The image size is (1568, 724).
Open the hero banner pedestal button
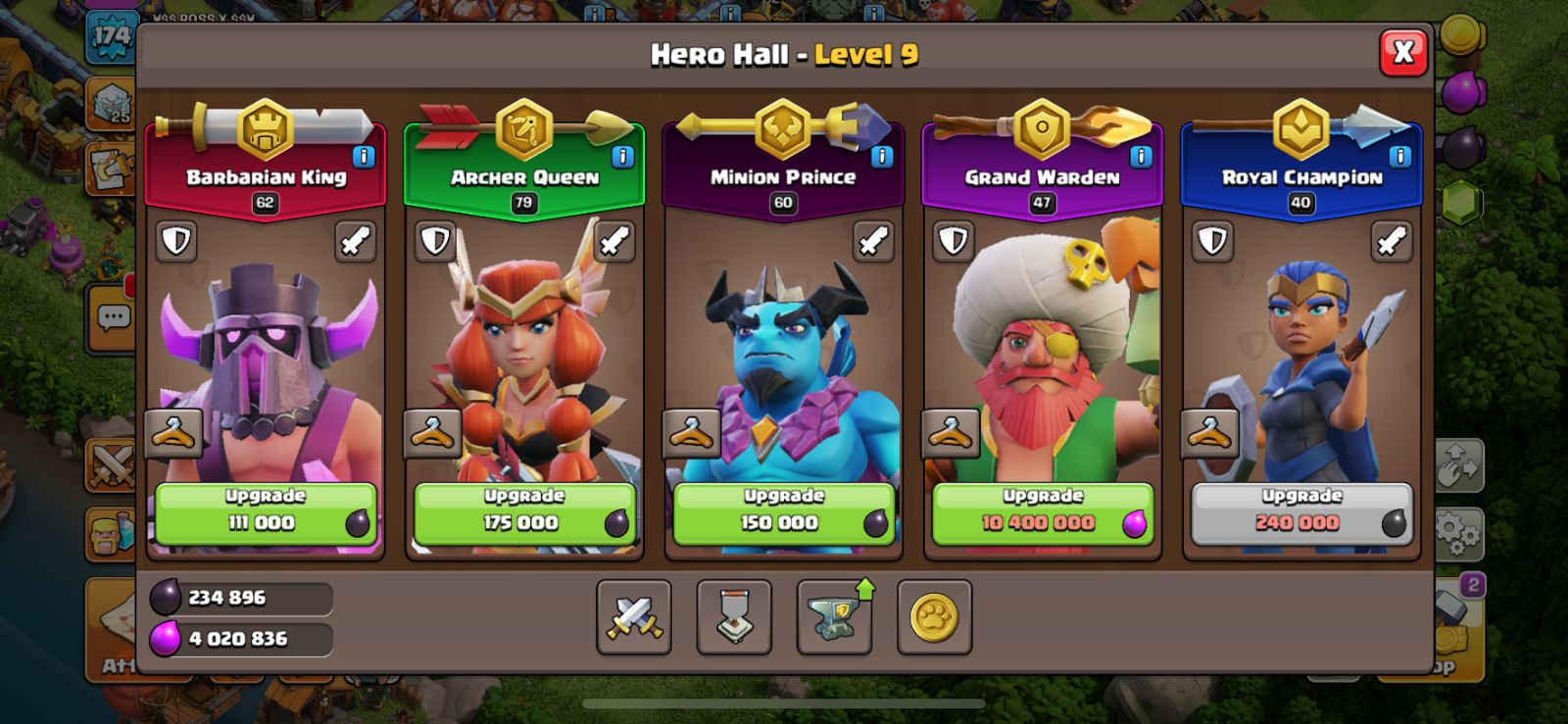pyautogui.click(x=734, y=617)
